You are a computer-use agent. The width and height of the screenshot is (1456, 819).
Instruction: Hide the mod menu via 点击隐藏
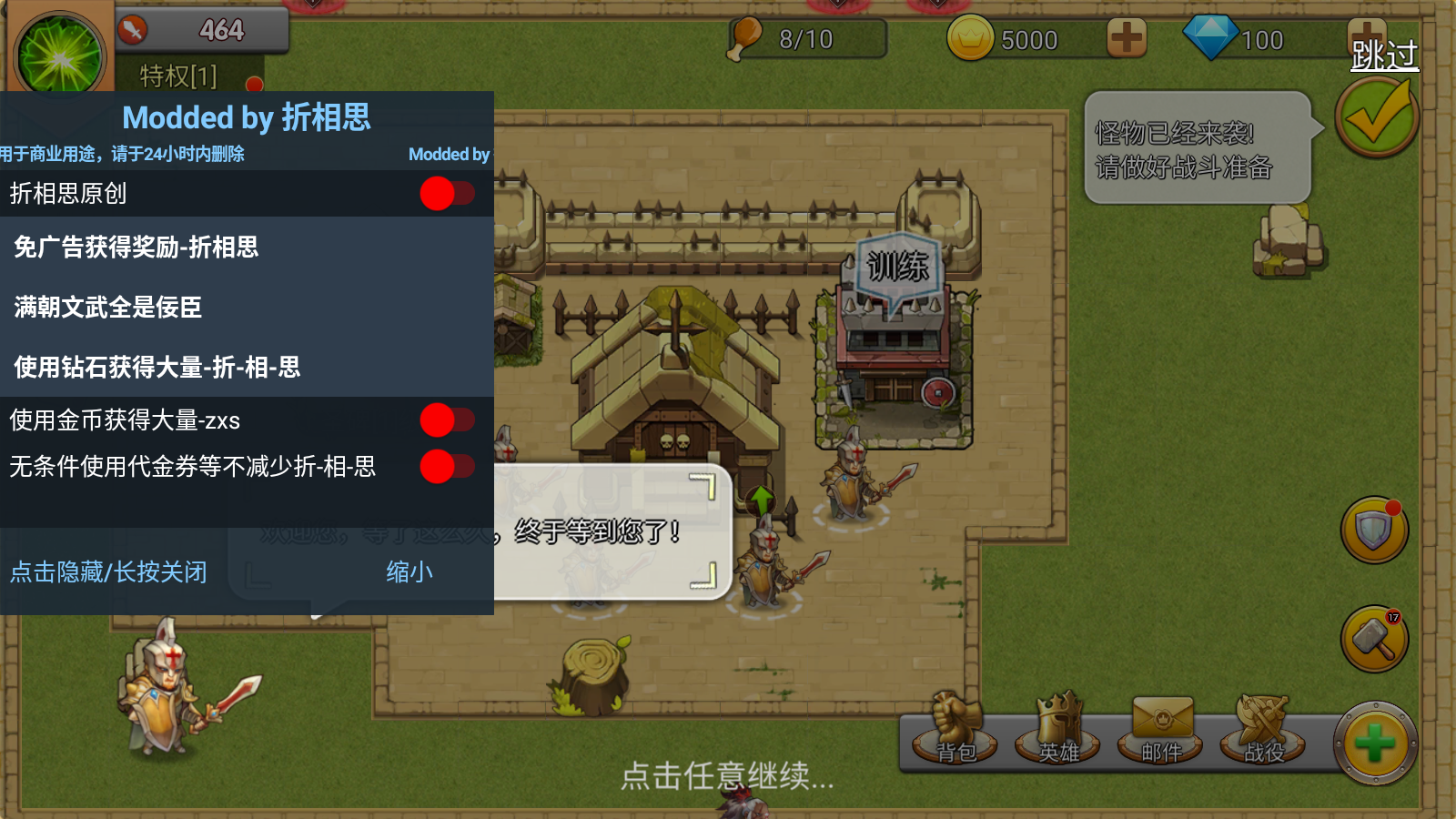point(108,571)
